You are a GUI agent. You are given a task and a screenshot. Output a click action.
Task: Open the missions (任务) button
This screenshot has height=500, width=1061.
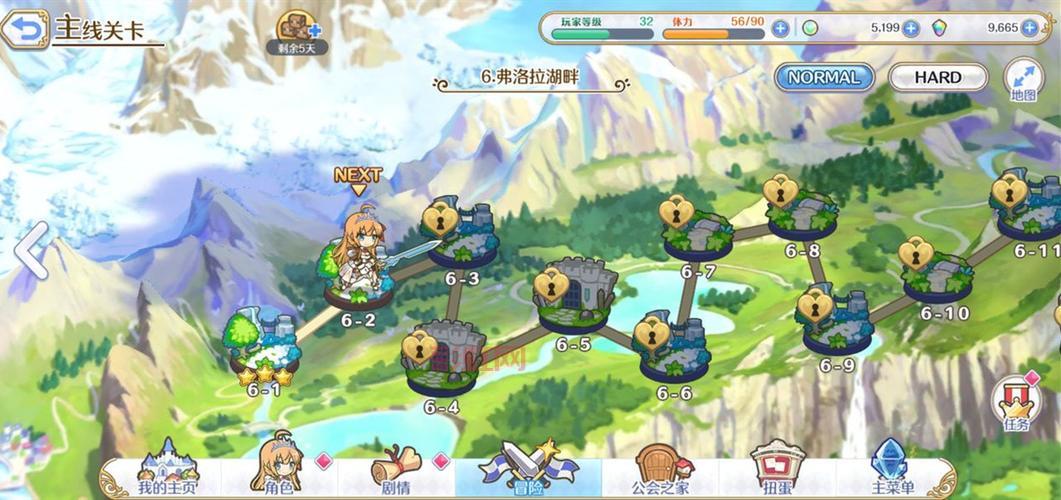click(1016, 402)
